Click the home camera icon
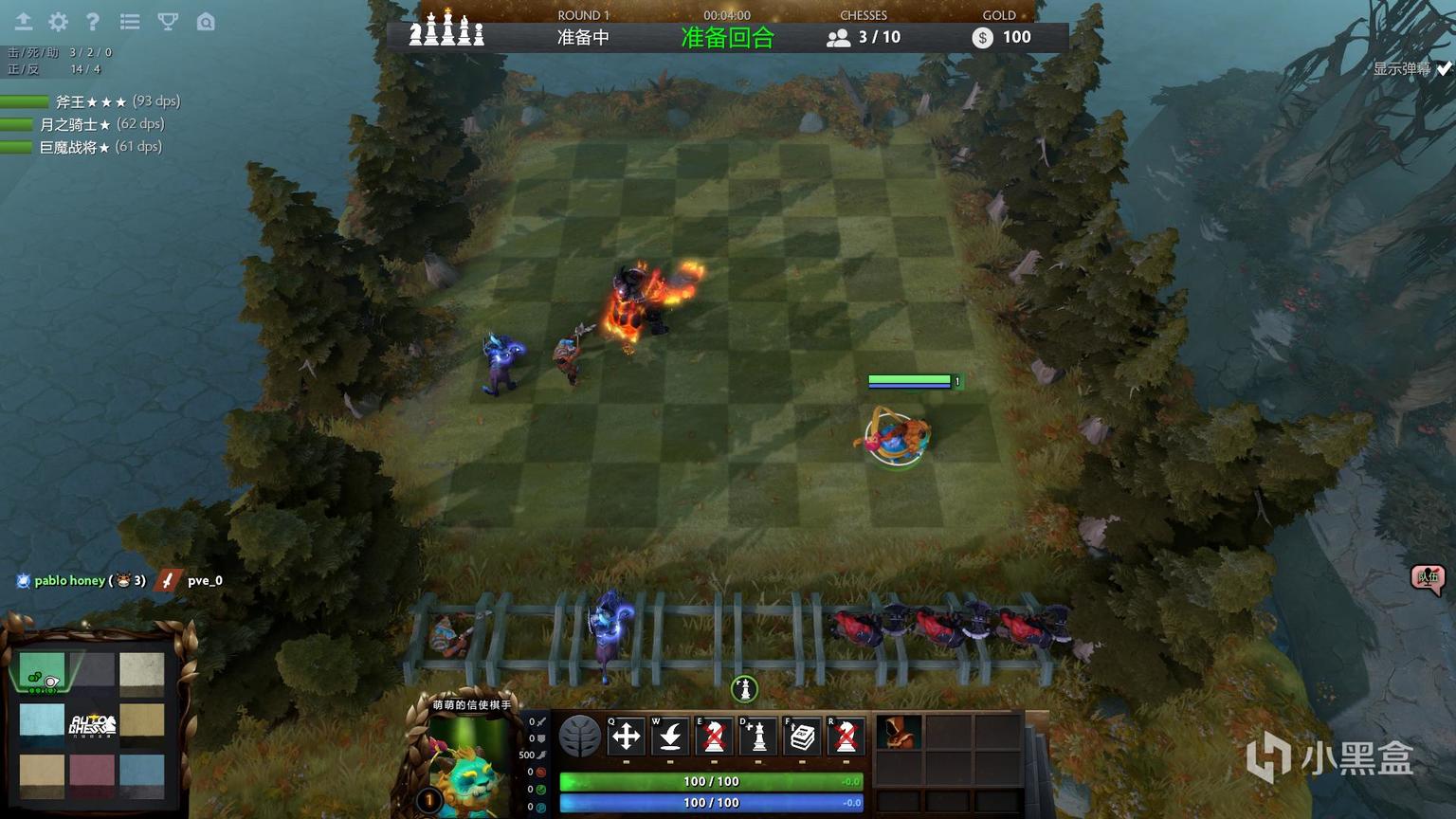Screen dimensions: 1456x819 coord(206,21)
